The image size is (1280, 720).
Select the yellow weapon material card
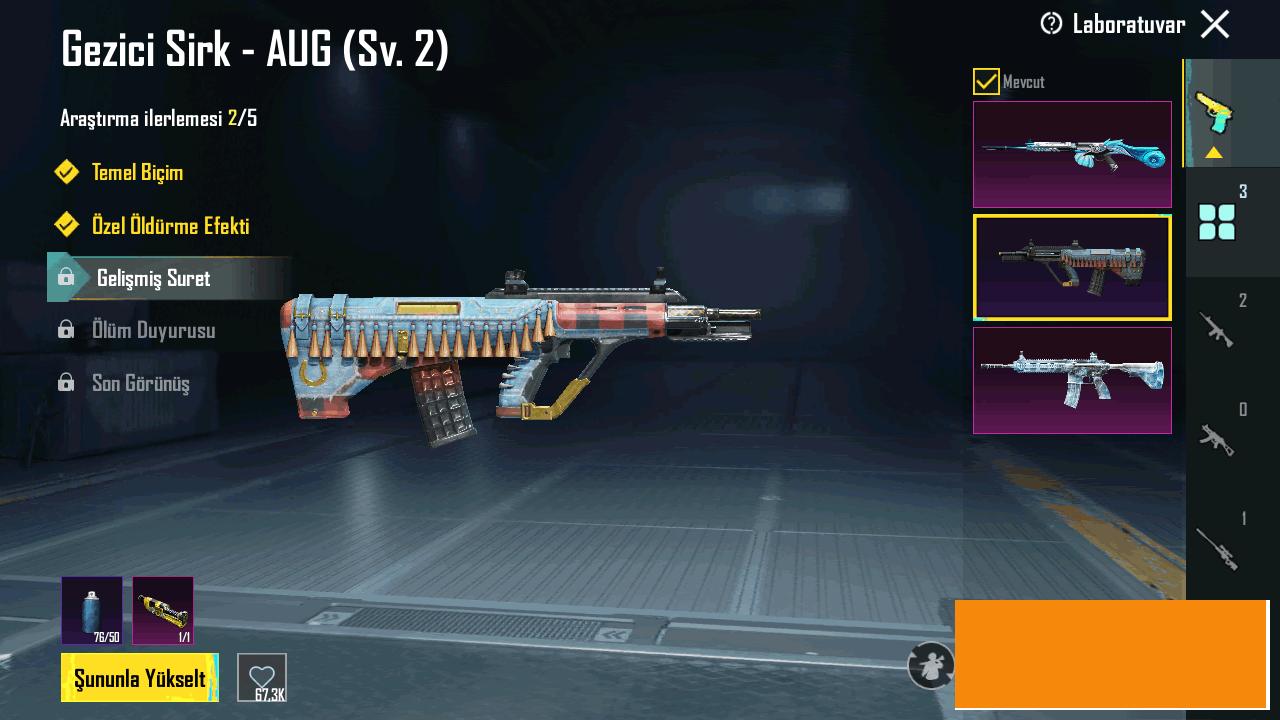pos(163,610)
